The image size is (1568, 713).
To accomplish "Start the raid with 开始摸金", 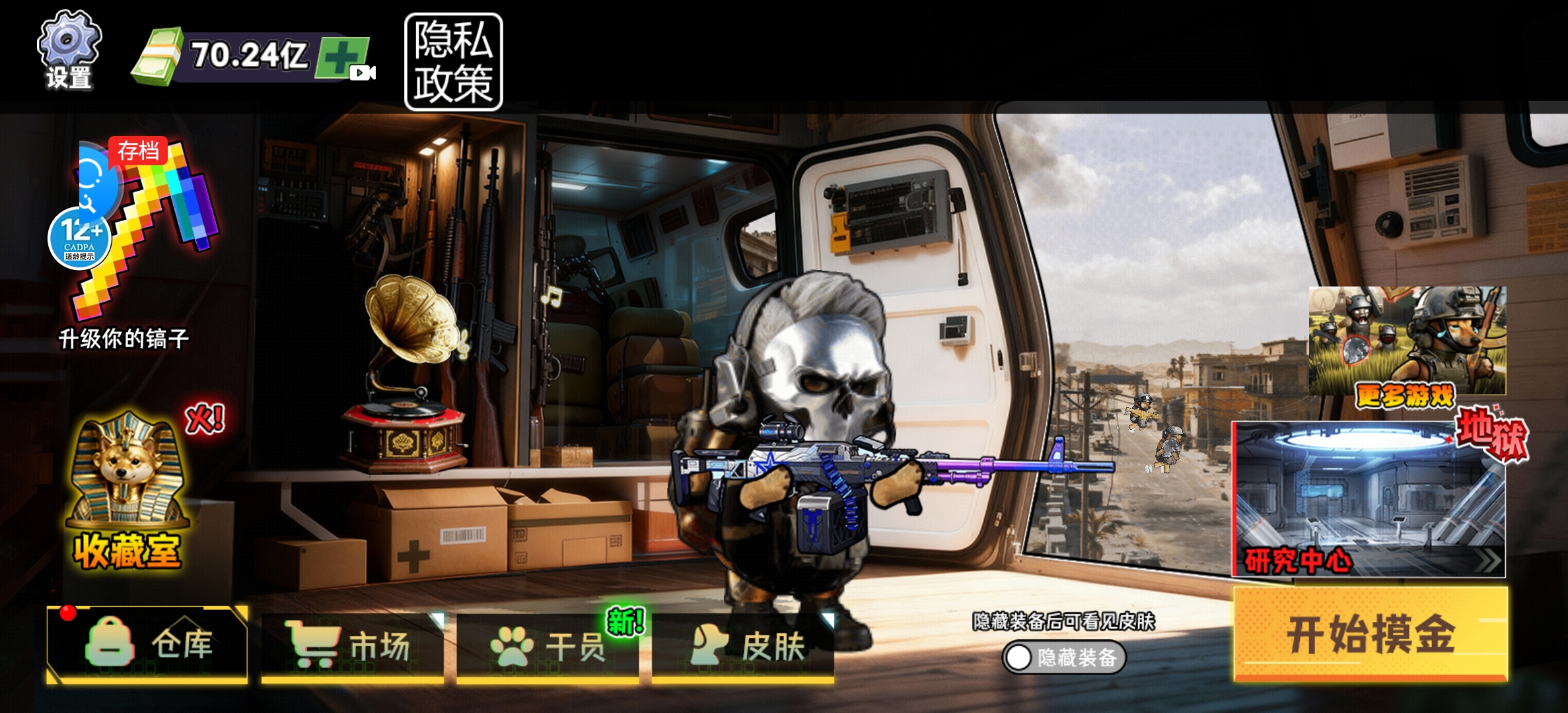I will (1370, 634).
